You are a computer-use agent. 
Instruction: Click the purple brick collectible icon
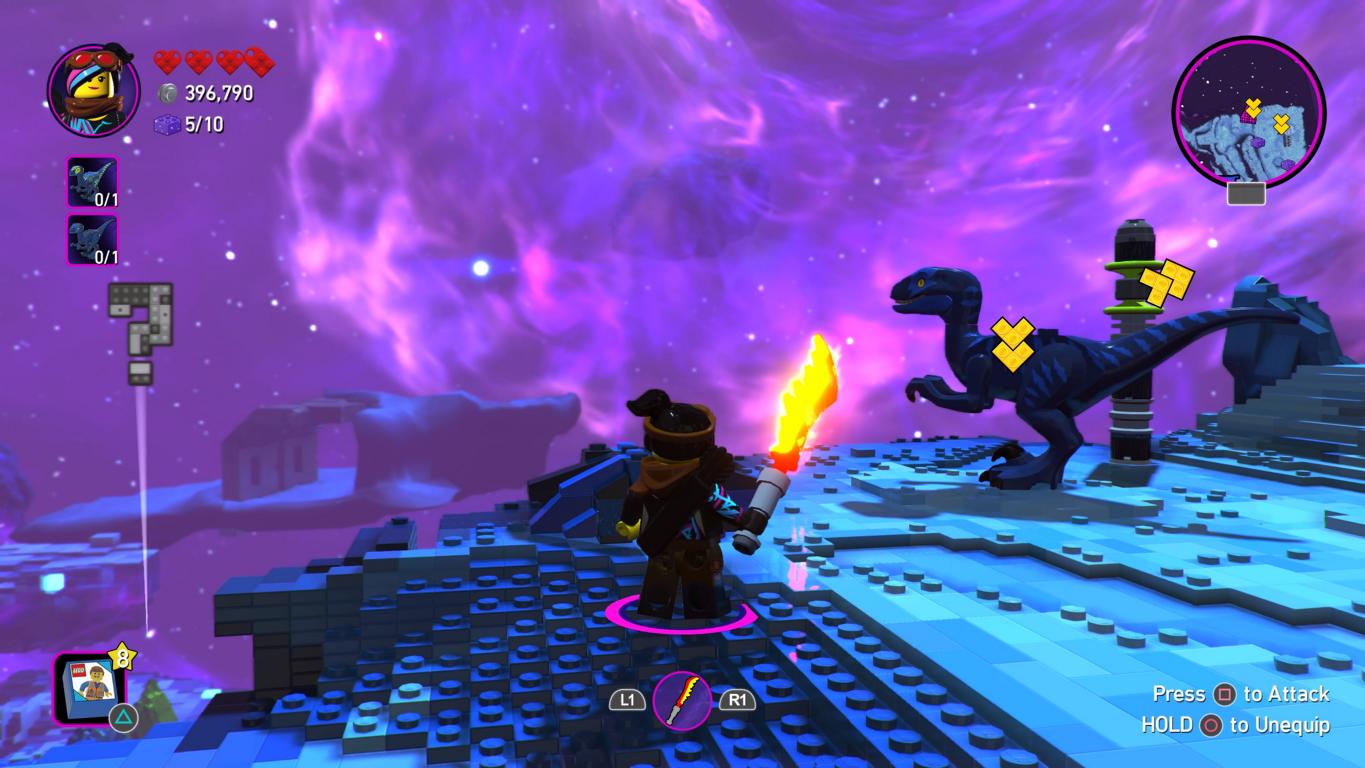[x=167, y=125]
